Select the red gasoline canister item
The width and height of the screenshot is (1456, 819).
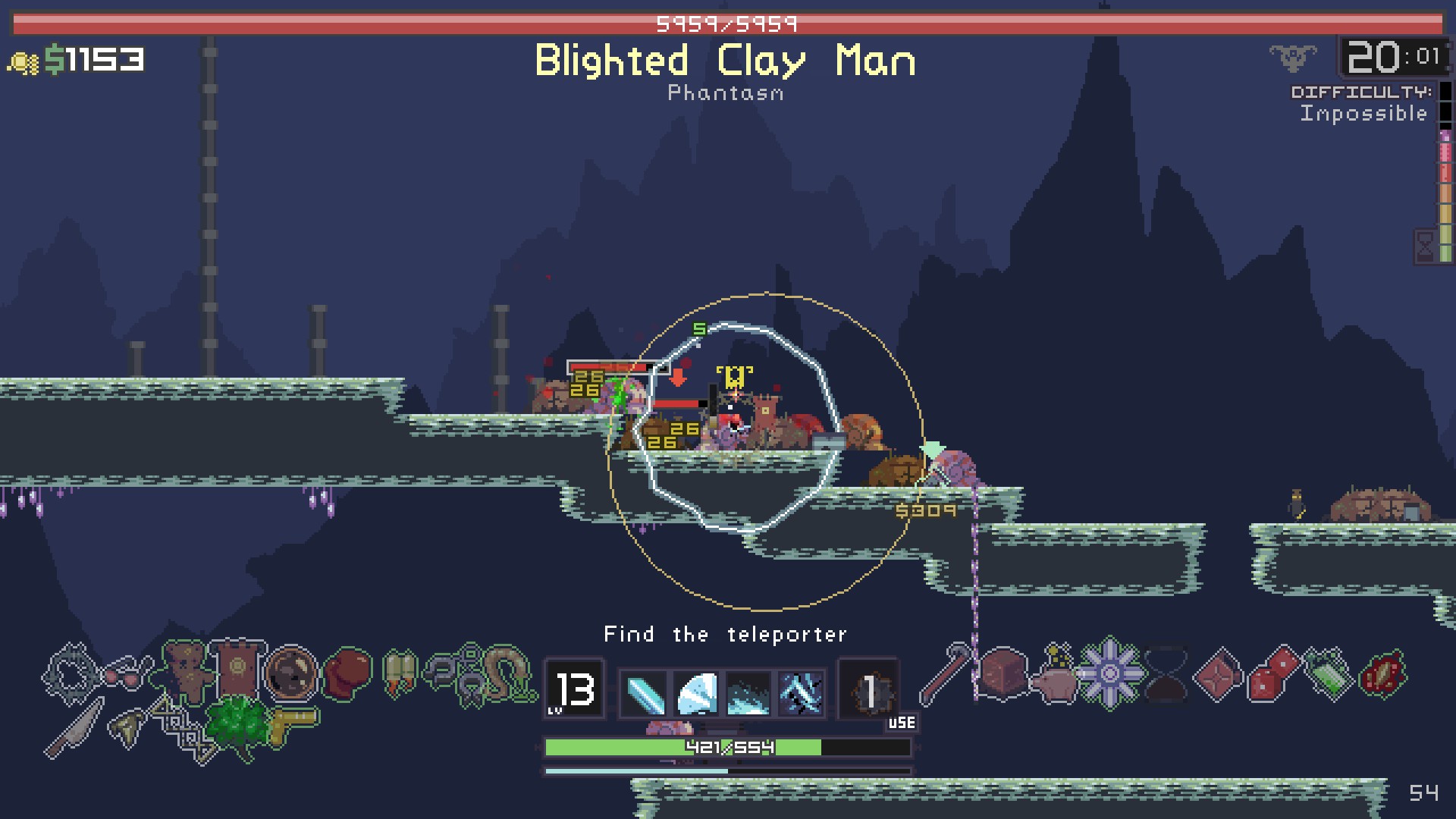pyautogui.click(x=1218, y=673)
